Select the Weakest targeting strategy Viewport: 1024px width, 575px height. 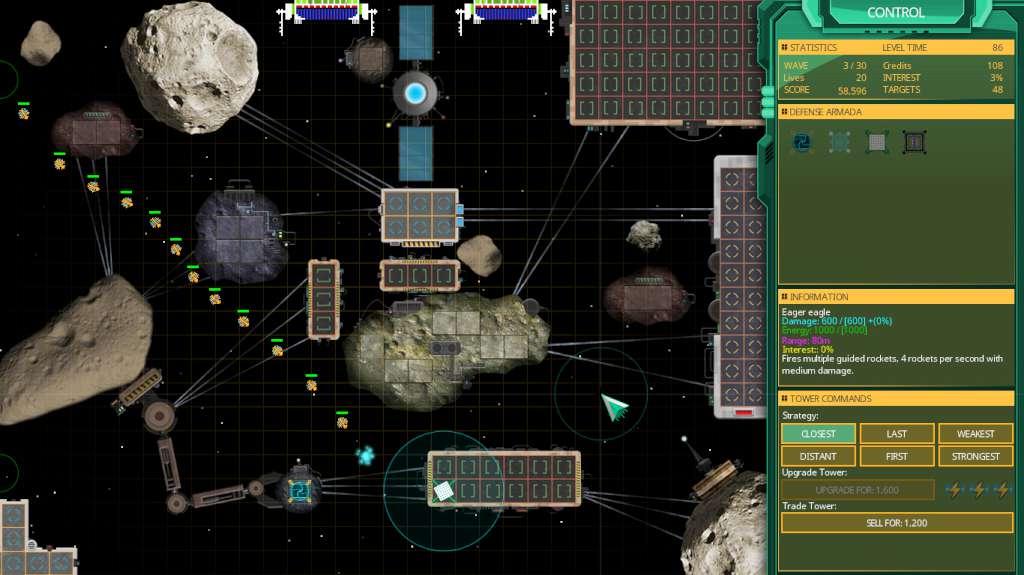coord(975,434)
